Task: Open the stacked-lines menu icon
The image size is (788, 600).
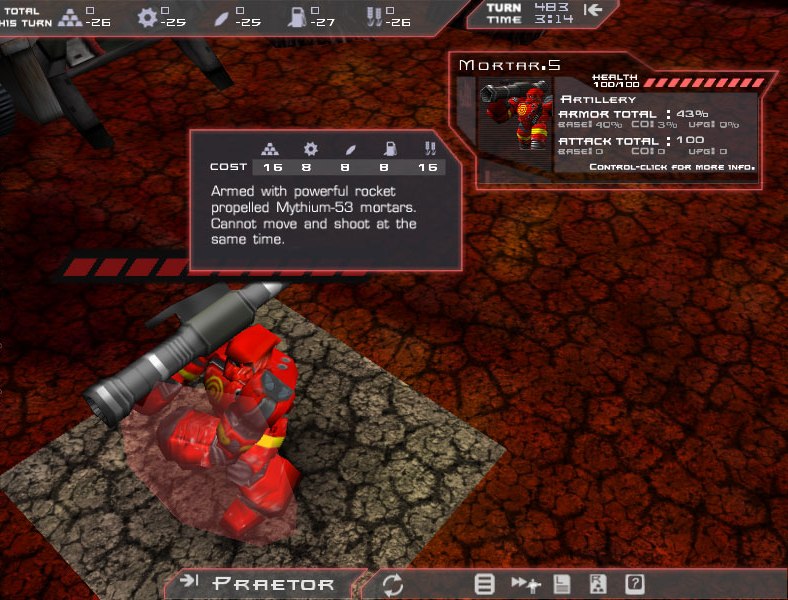Action: 485,584
